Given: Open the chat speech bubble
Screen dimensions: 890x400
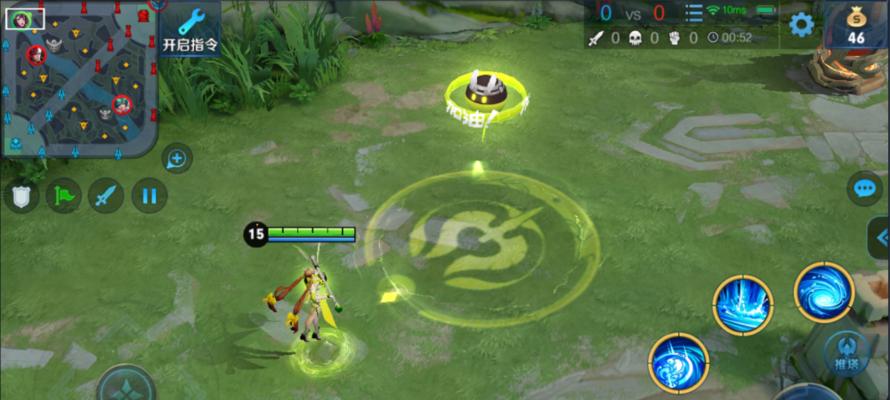Looking at the screenshot, I should pyautogui.click(x=863, y=188).
